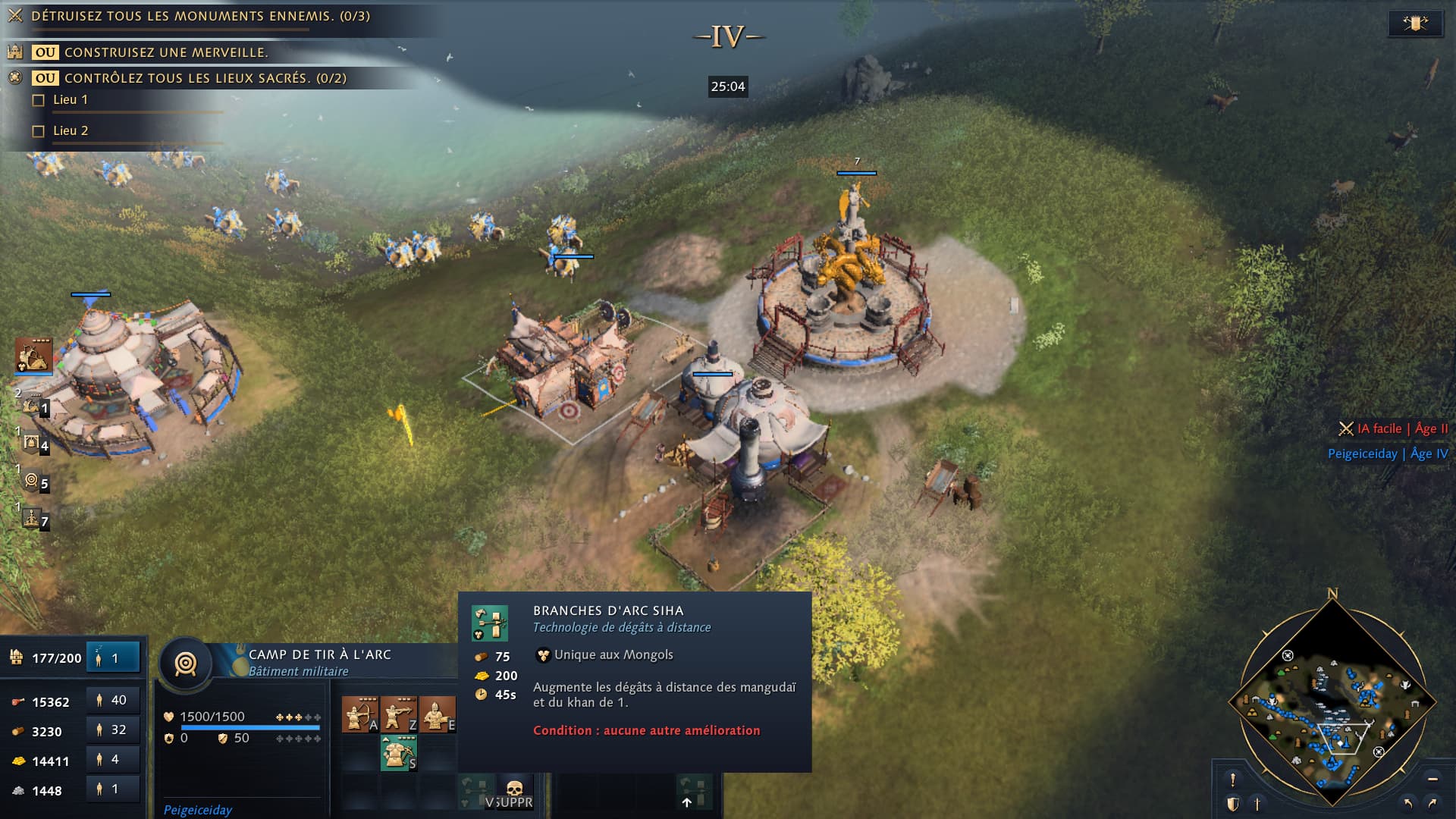1456x819 pixels.
Task: Select control group 5 archery range
Action: coord(33,481)
